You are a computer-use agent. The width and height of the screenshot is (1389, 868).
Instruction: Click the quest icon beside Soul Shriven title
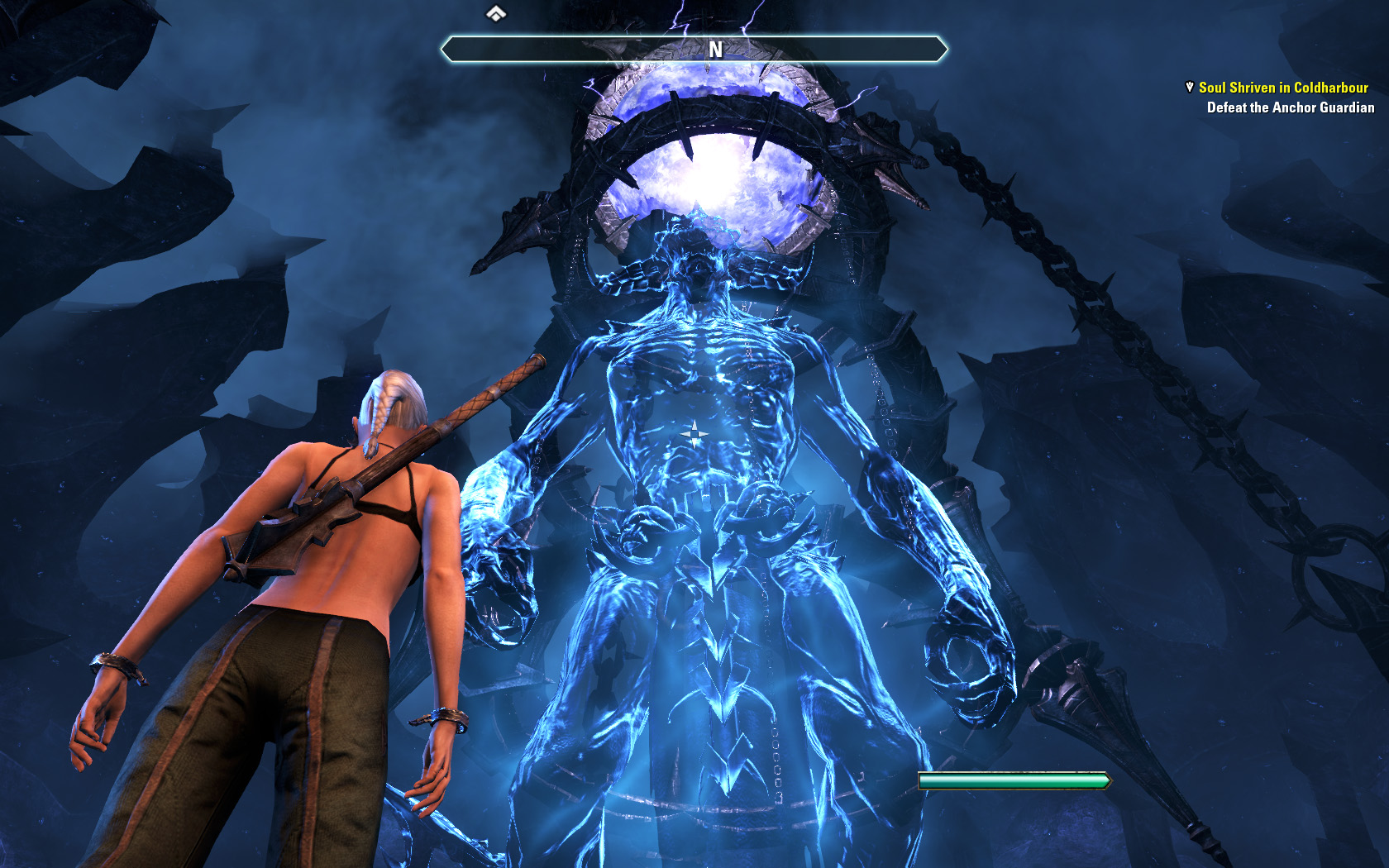(x=1189, y=87)
